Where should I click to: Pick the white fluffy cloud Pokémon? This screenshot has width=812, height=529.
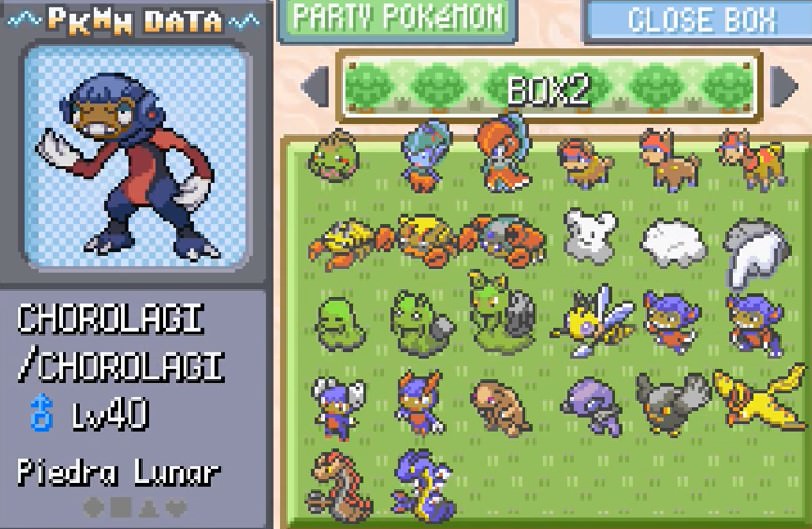pyautogui.click(x=673, y=241)
